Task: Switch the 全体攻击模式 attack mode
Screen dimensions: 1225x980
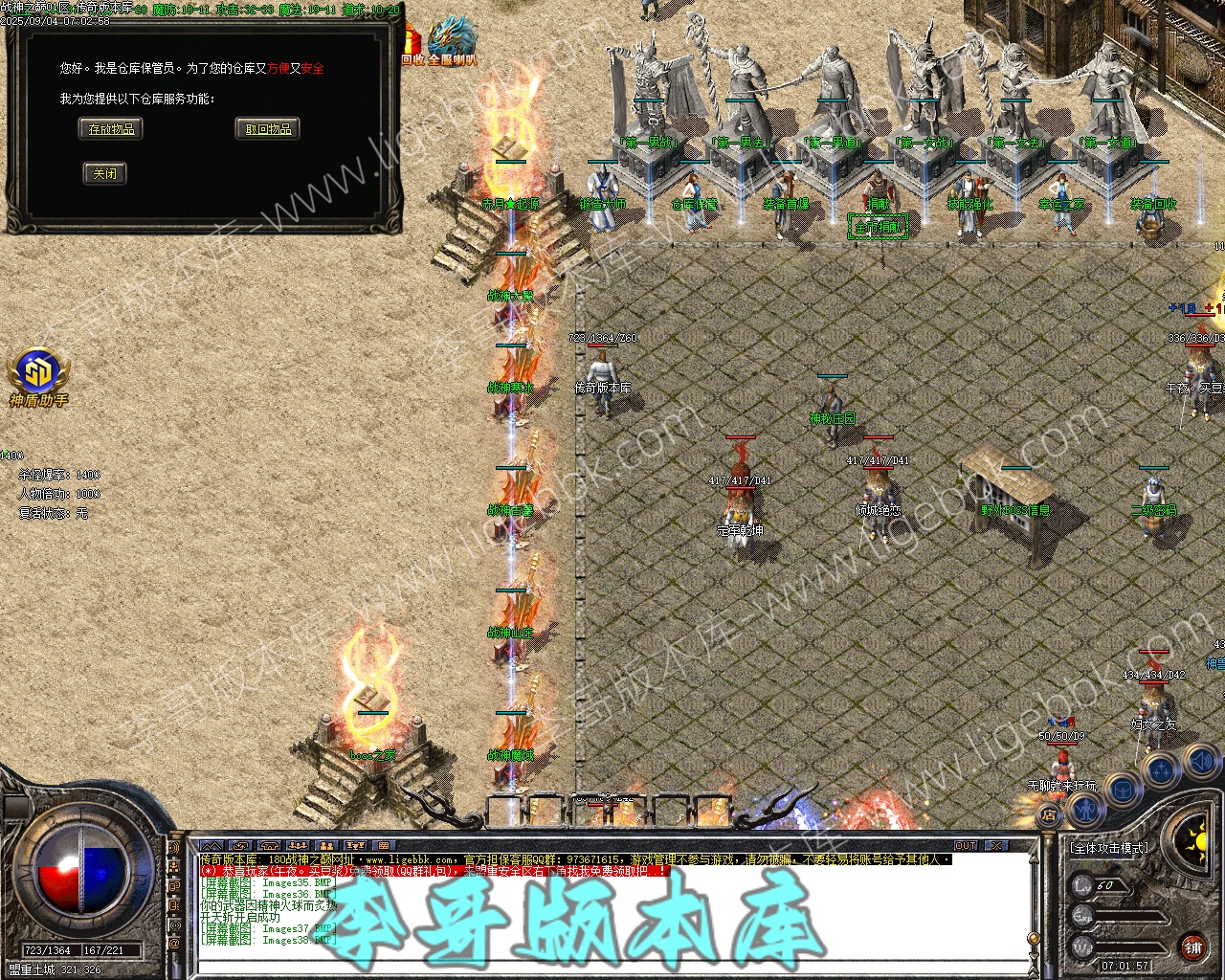Action: pyautogui.click(x=1108, y=848)
